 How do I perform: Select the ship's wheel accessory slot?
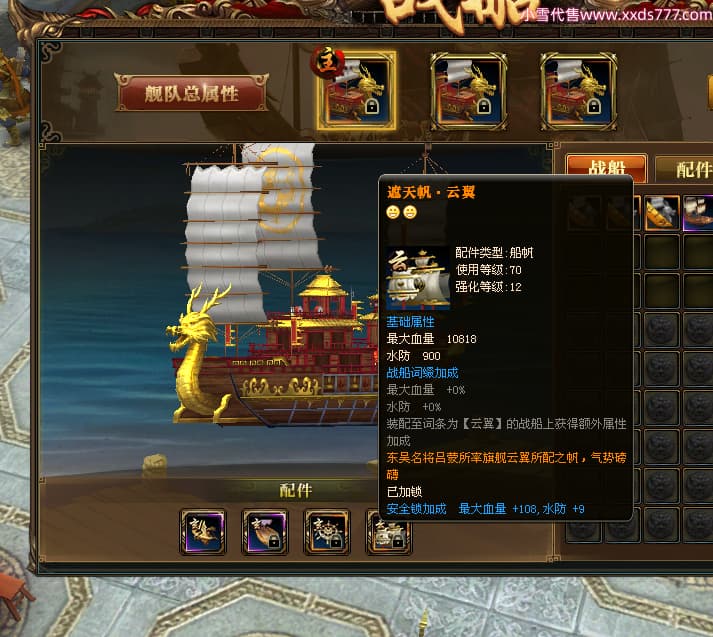327,531
